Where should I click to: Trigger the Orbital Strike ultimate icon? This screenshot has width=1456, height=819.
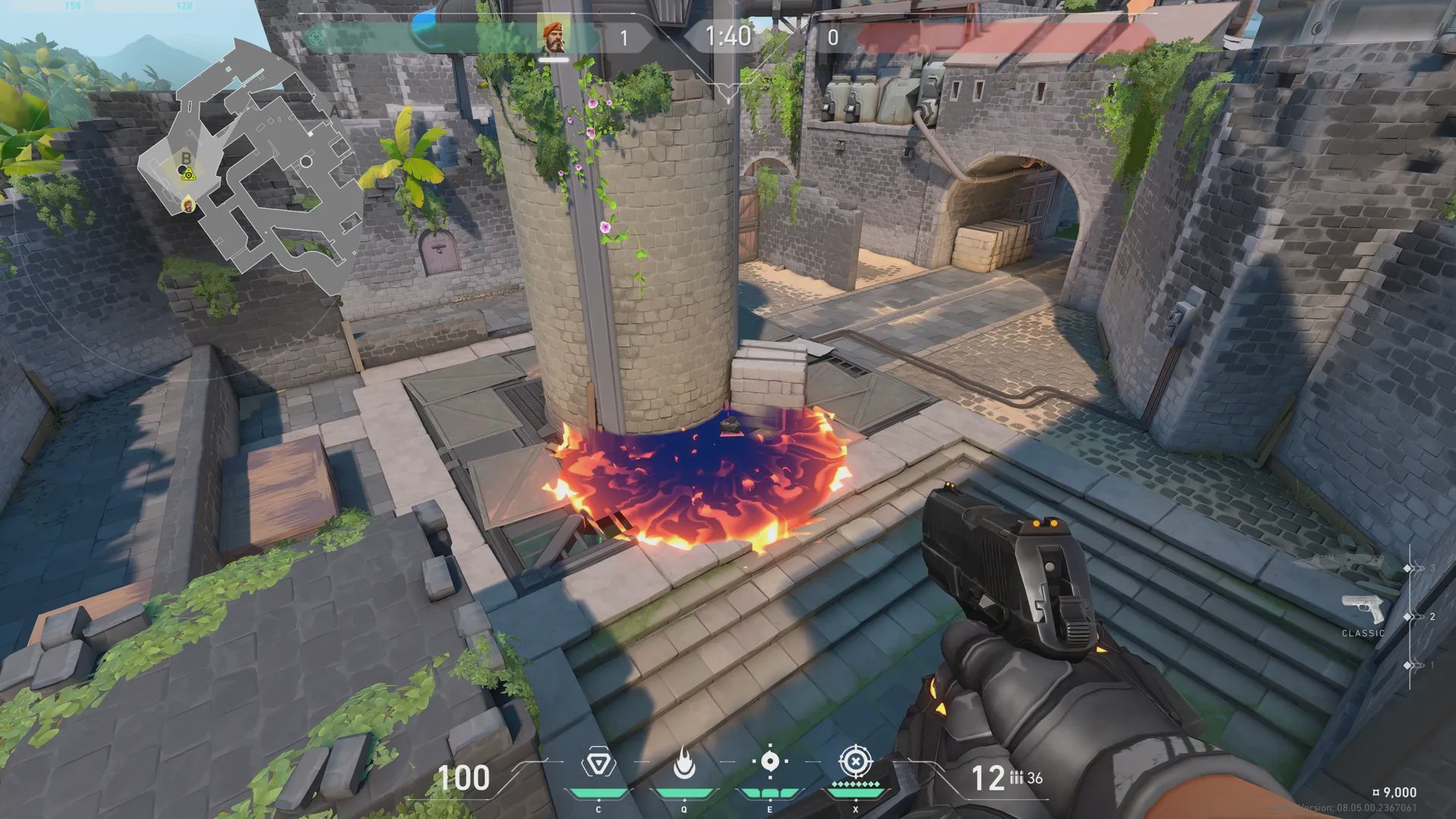coord(855,761)
